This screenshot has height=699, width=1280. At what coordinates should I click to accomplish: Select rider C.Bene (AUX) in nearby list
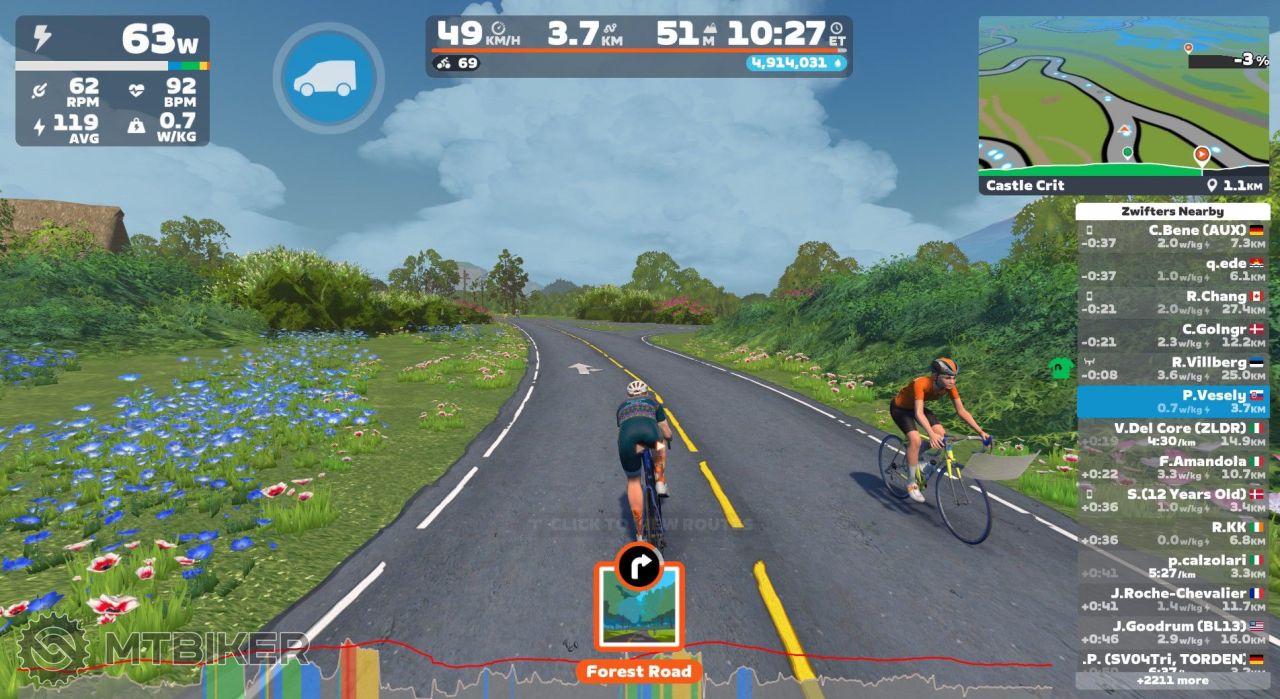coord(1172,236)
